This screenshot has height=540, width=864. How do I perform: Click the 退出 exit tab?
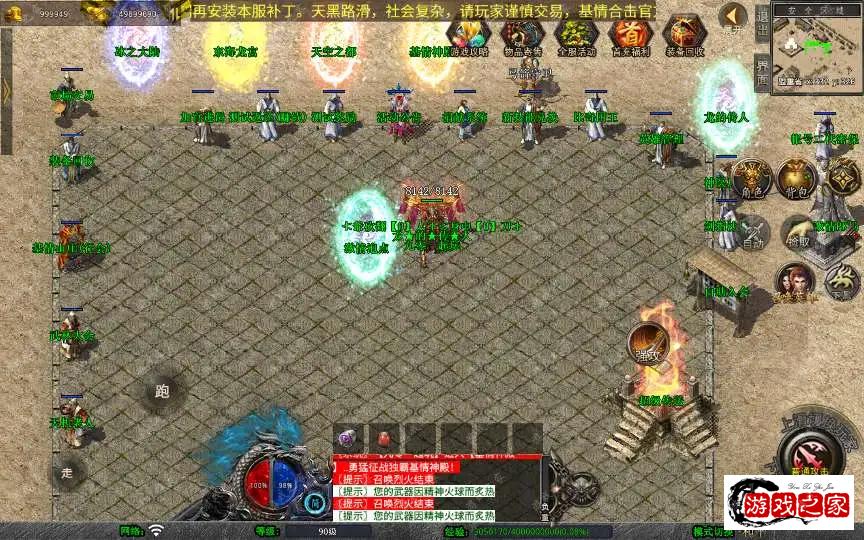[762, 20]
